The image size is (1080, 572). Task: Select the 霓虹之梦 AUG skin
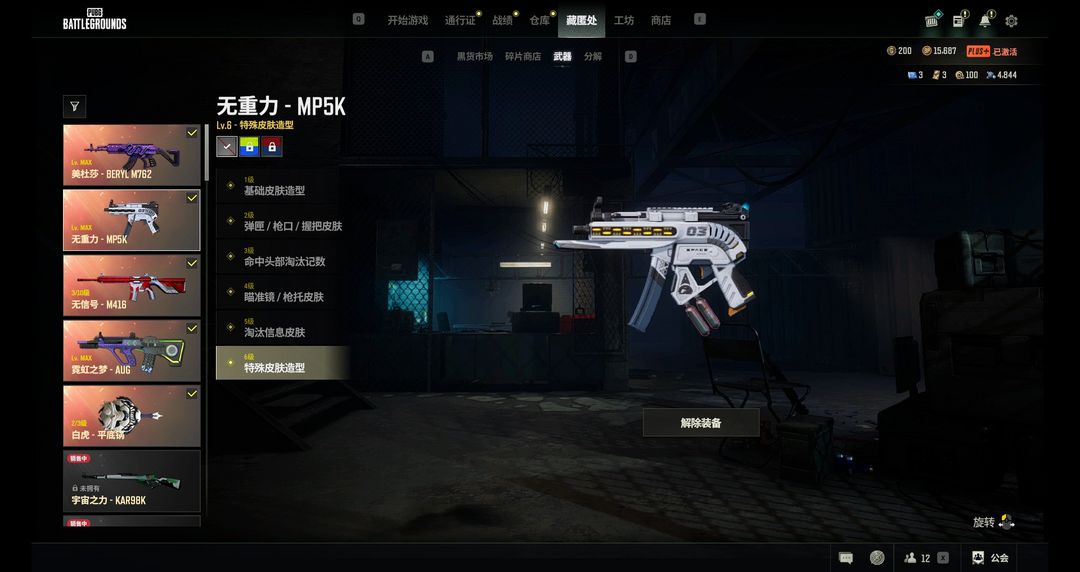[x=132, y=350]
